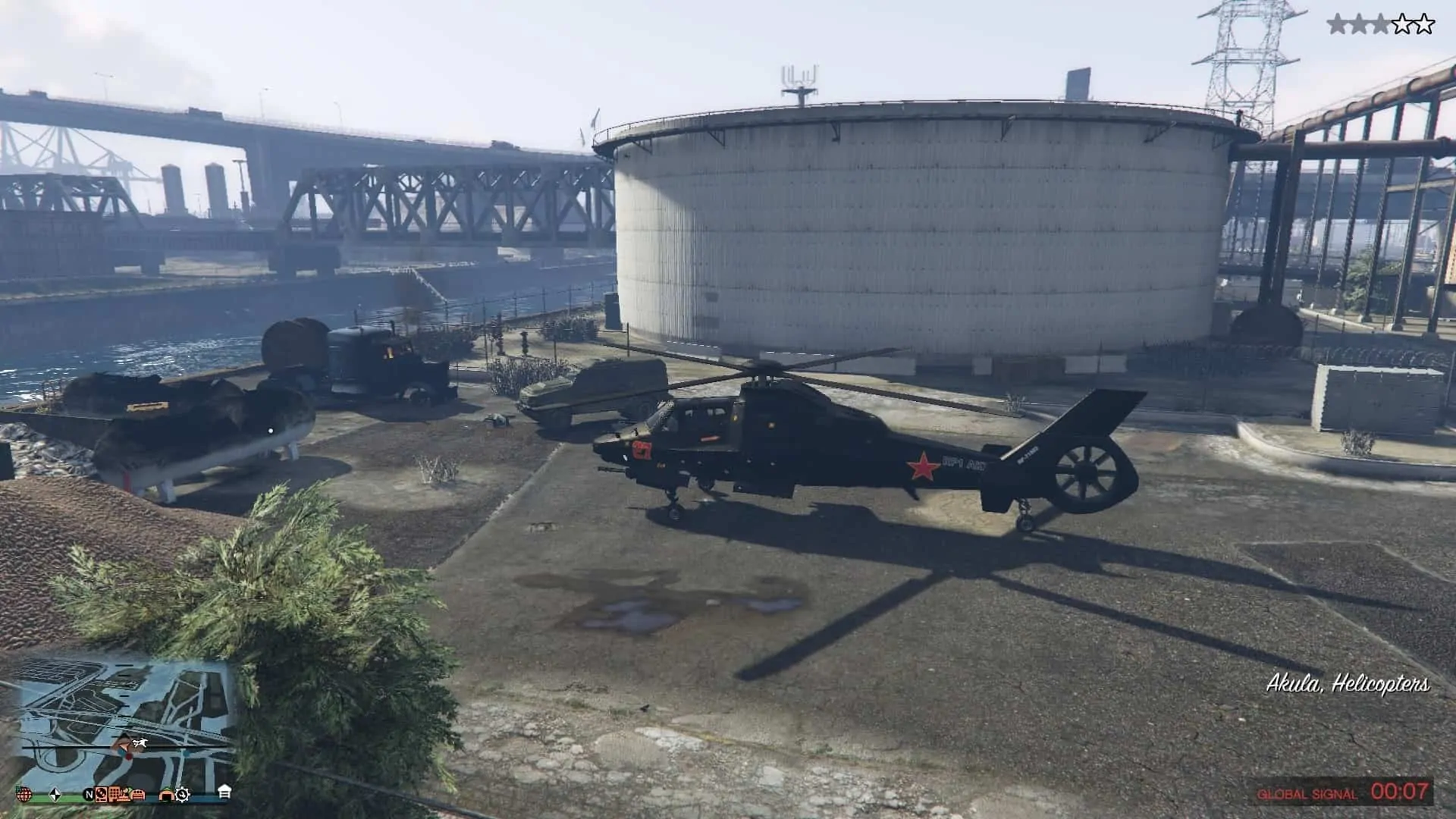Select the office building blip on the minimap
The height and width of the screenshot is (819, 1456).
click(x=114, y=795)
